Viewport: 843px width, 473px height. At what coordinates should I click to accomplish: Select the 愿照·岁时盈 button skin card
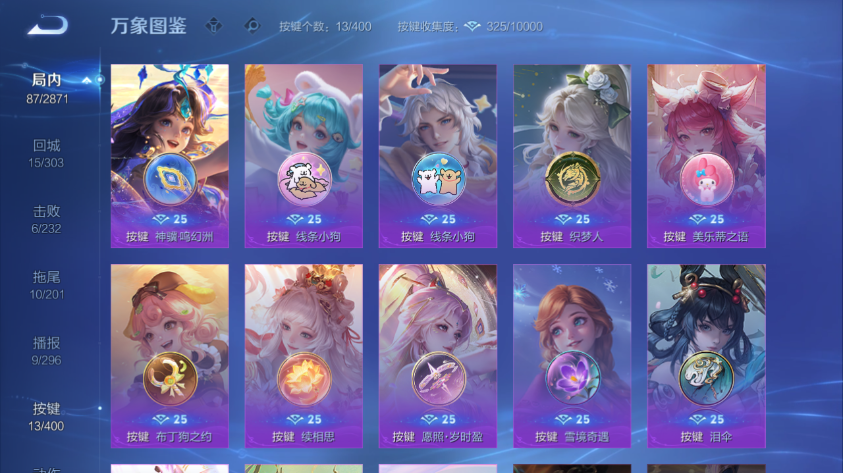coord(438,356)
